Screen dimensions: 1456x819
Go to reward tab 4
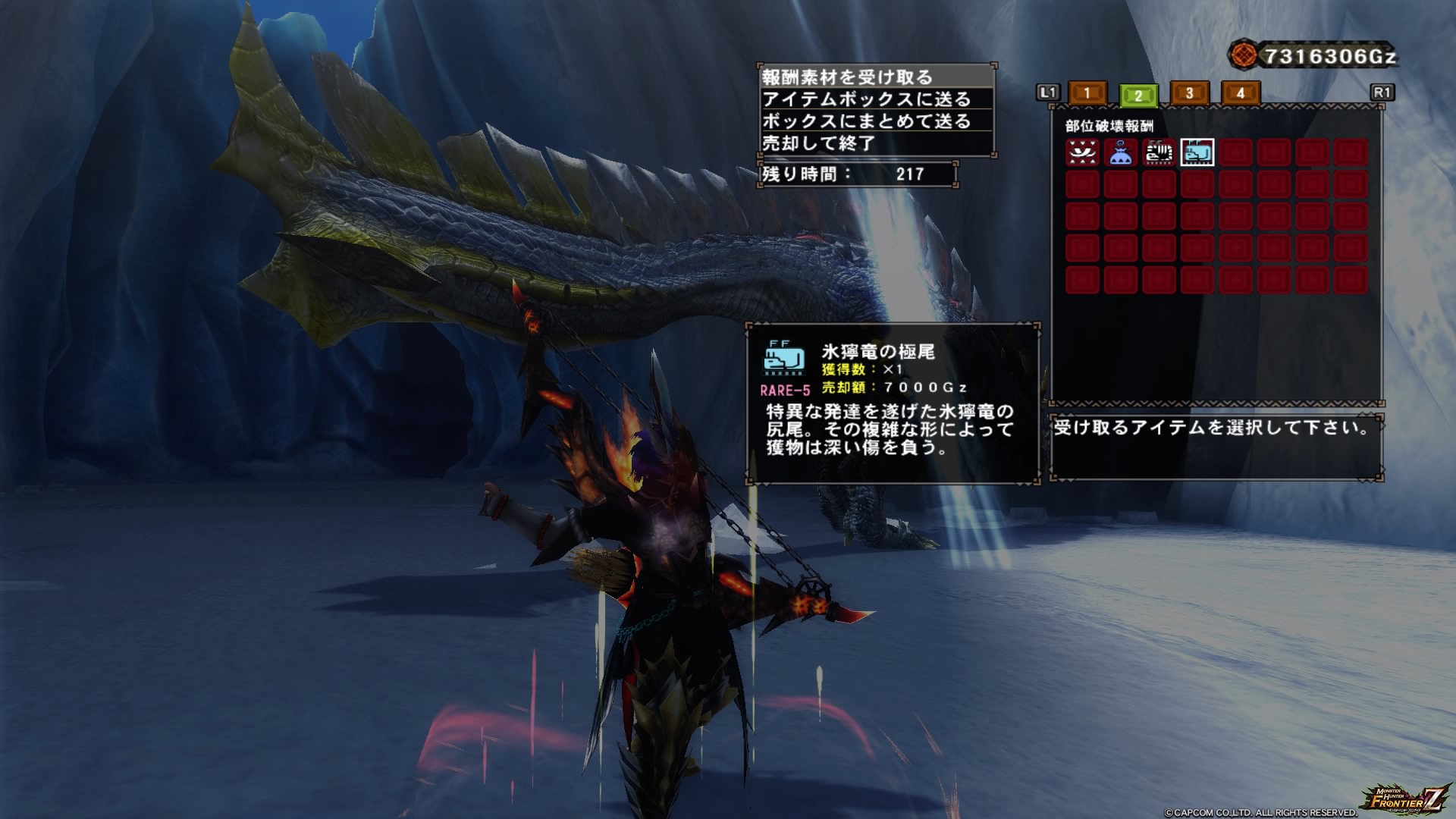click(x=1241, y=93)
